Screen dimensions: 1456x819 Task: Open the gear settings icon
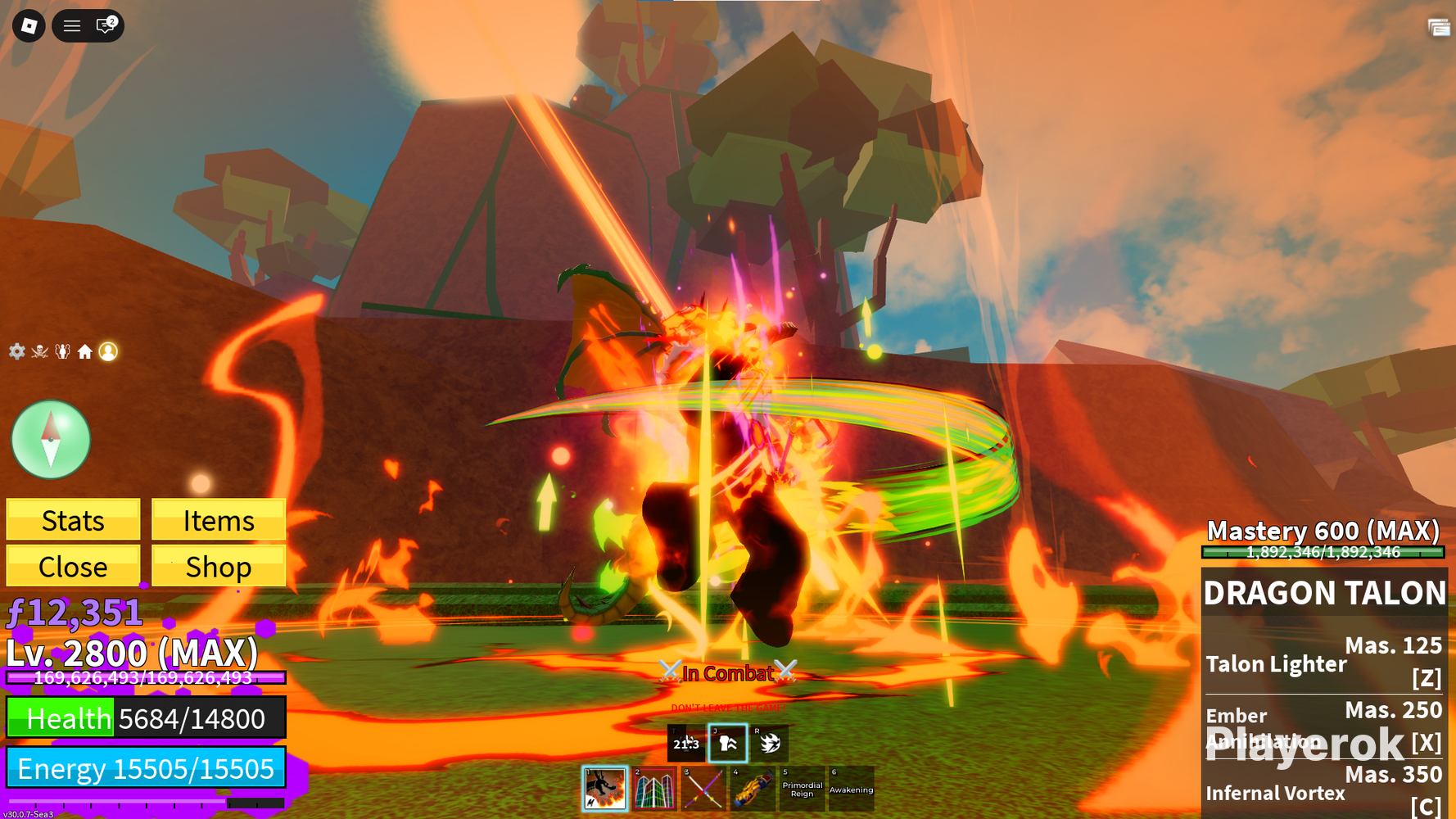point(17,351)
